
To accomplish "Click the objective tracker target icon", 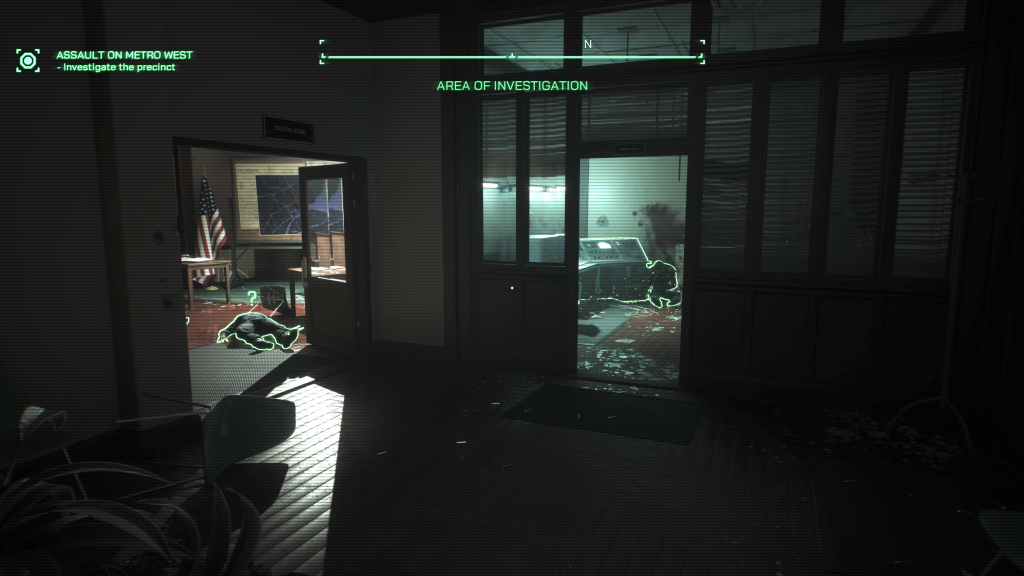I will tap(28, 60).
